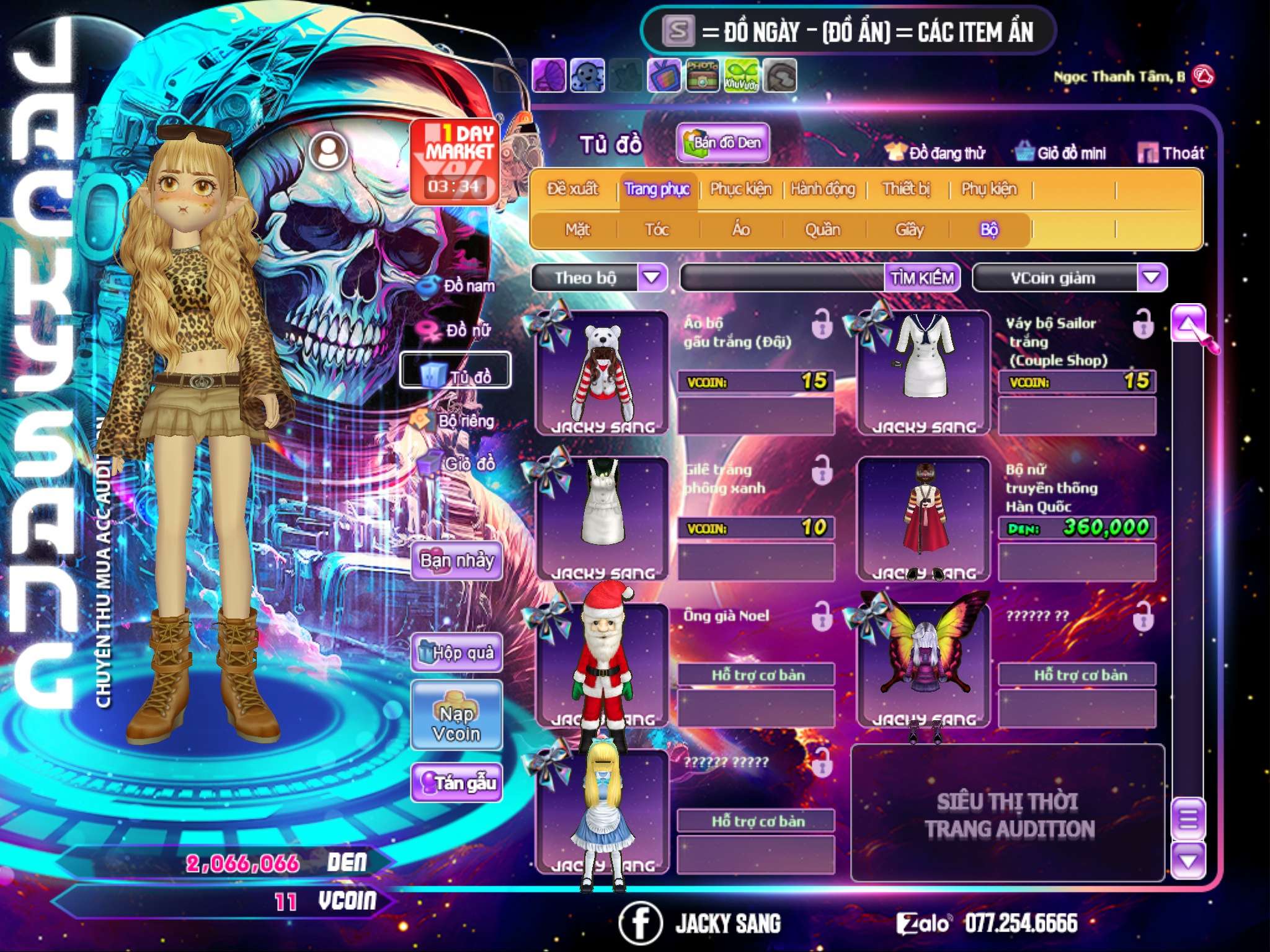
Task: Click the item search text field
Action: point(783,278)
